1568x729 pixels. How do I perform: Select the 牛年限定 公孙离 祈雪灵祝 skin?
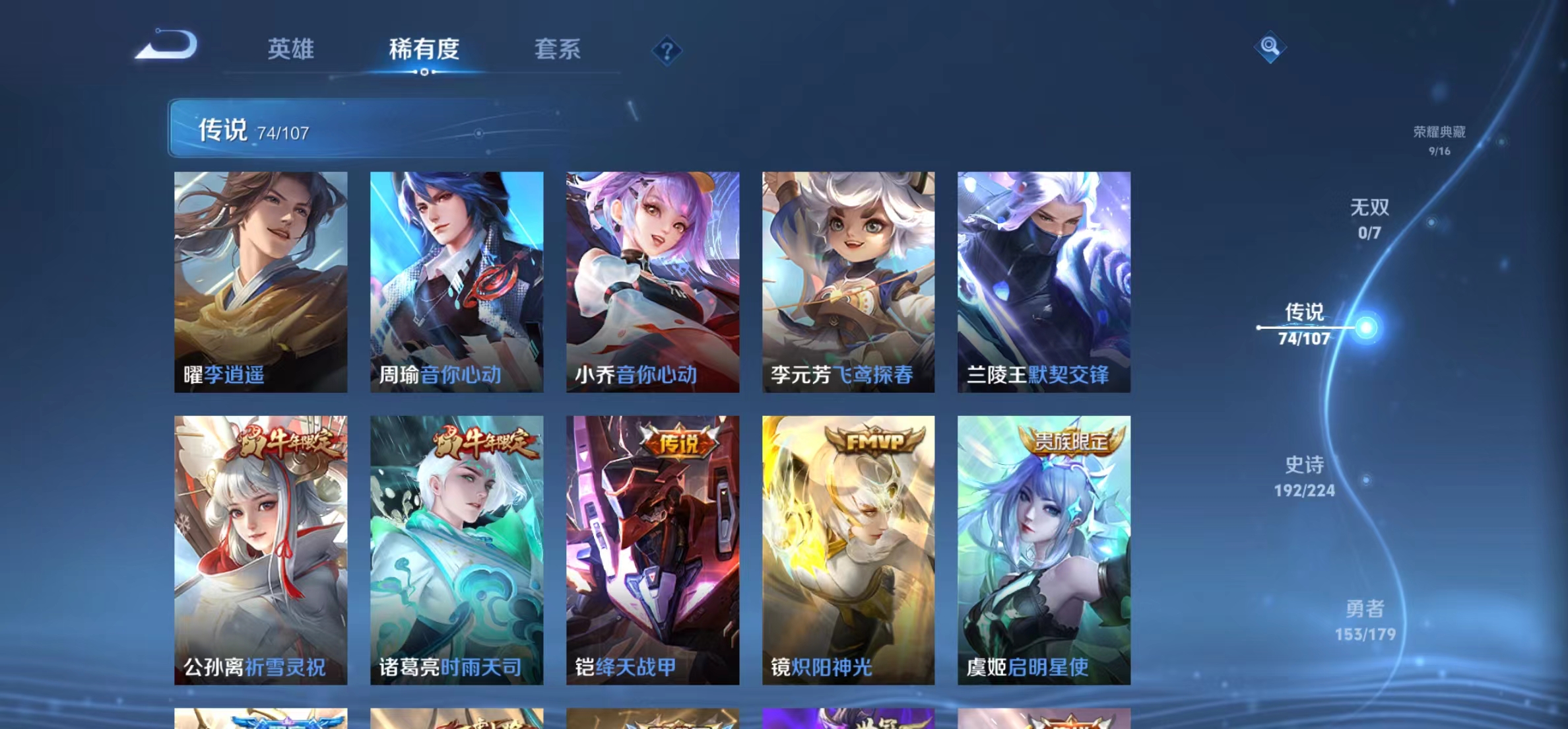point(262,548)
